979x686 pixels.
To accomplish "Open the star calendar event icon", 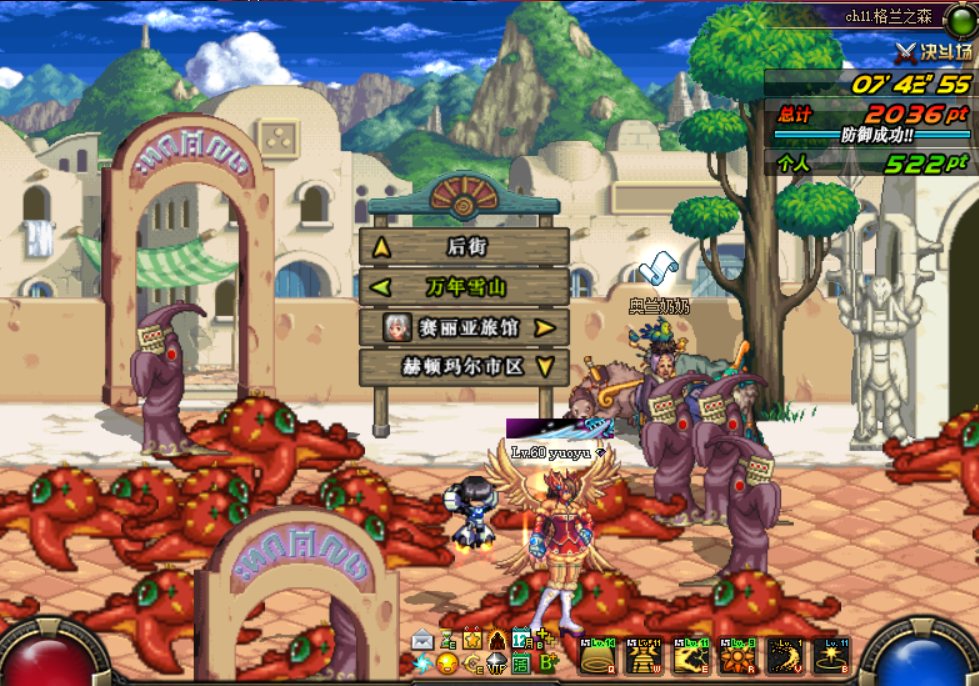I will pos(472,640).
